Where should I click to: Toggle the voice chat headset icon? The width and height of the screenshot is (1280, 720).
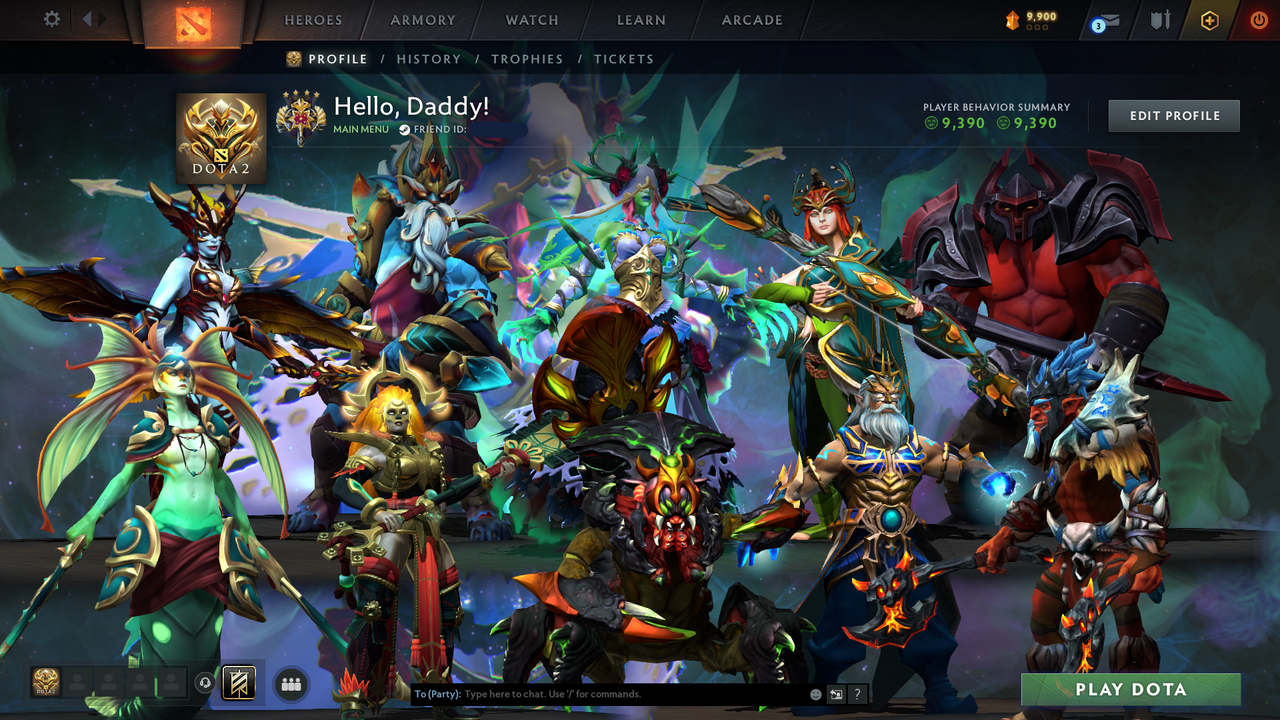coord(206,681)
